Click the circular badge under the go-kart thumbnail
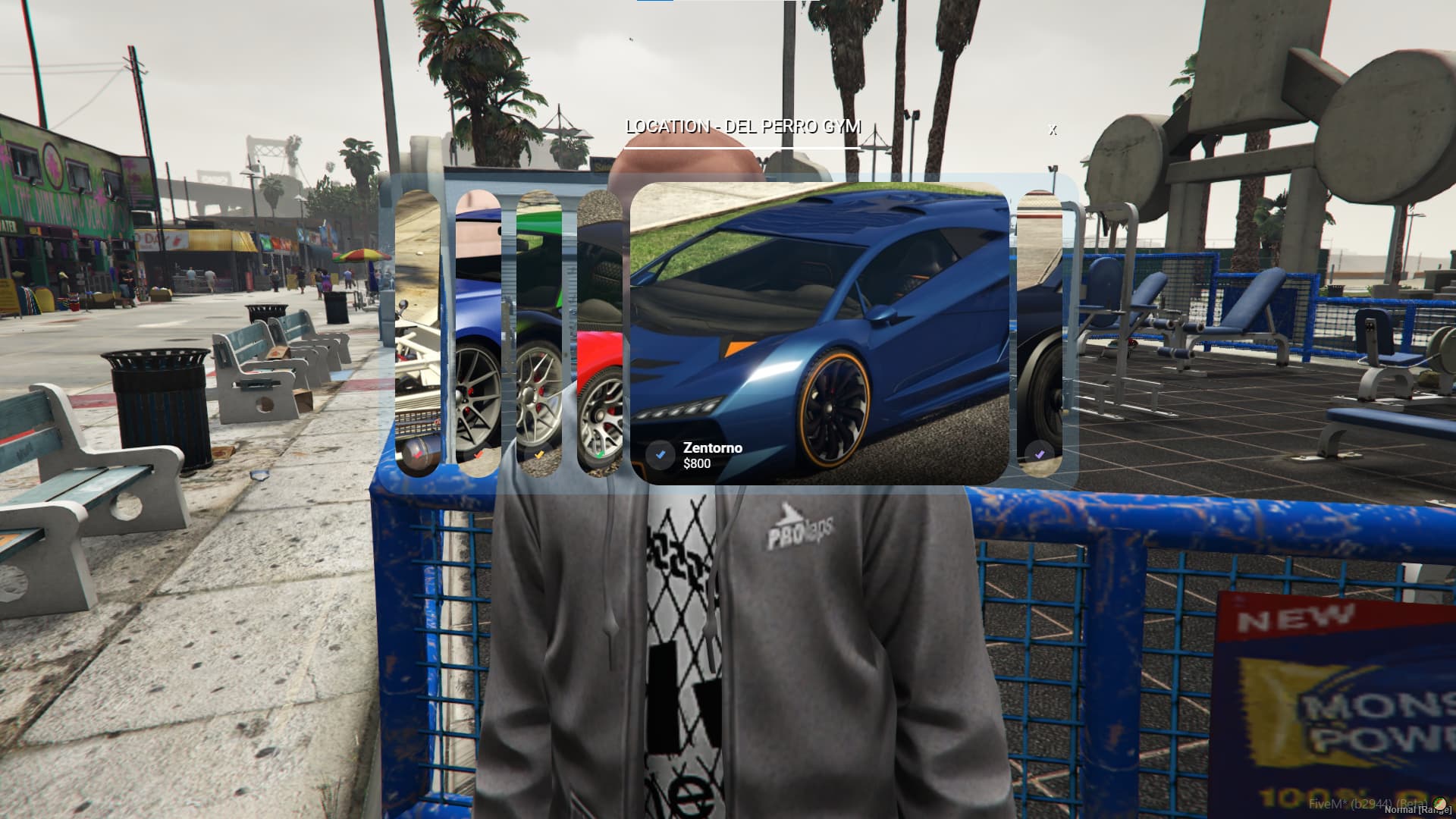The image size is (1456, 819). point(418,454)
